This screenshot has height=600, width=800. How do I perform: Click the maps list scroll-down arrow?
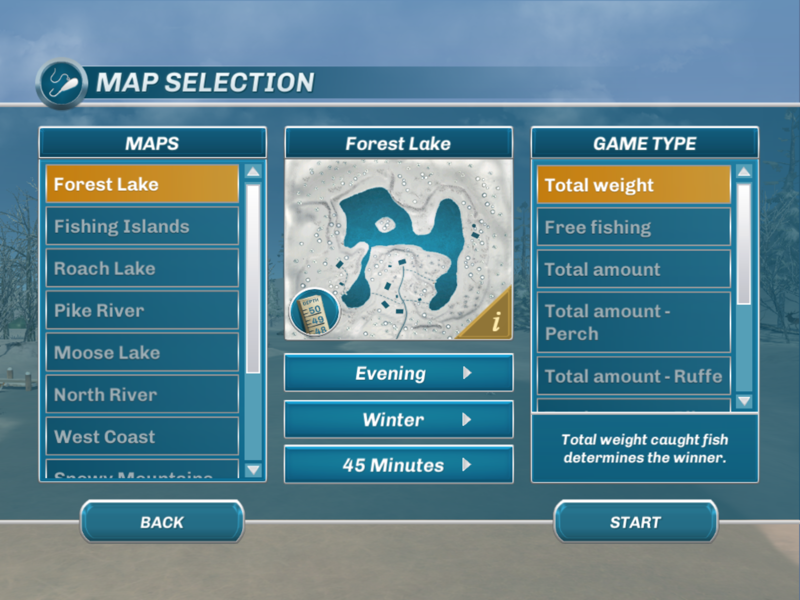[x=253, y=469]
